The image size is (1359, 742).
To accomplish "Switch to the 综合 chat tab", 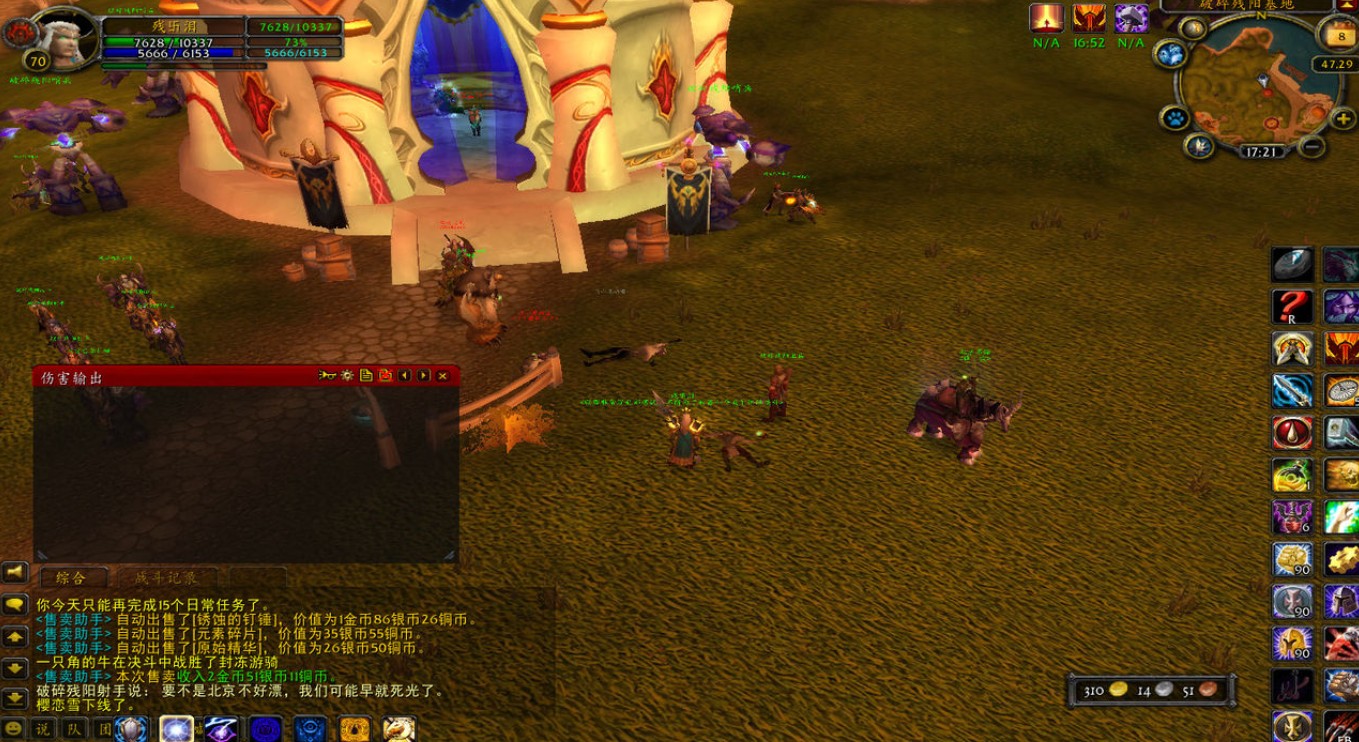I will point(70,578).
